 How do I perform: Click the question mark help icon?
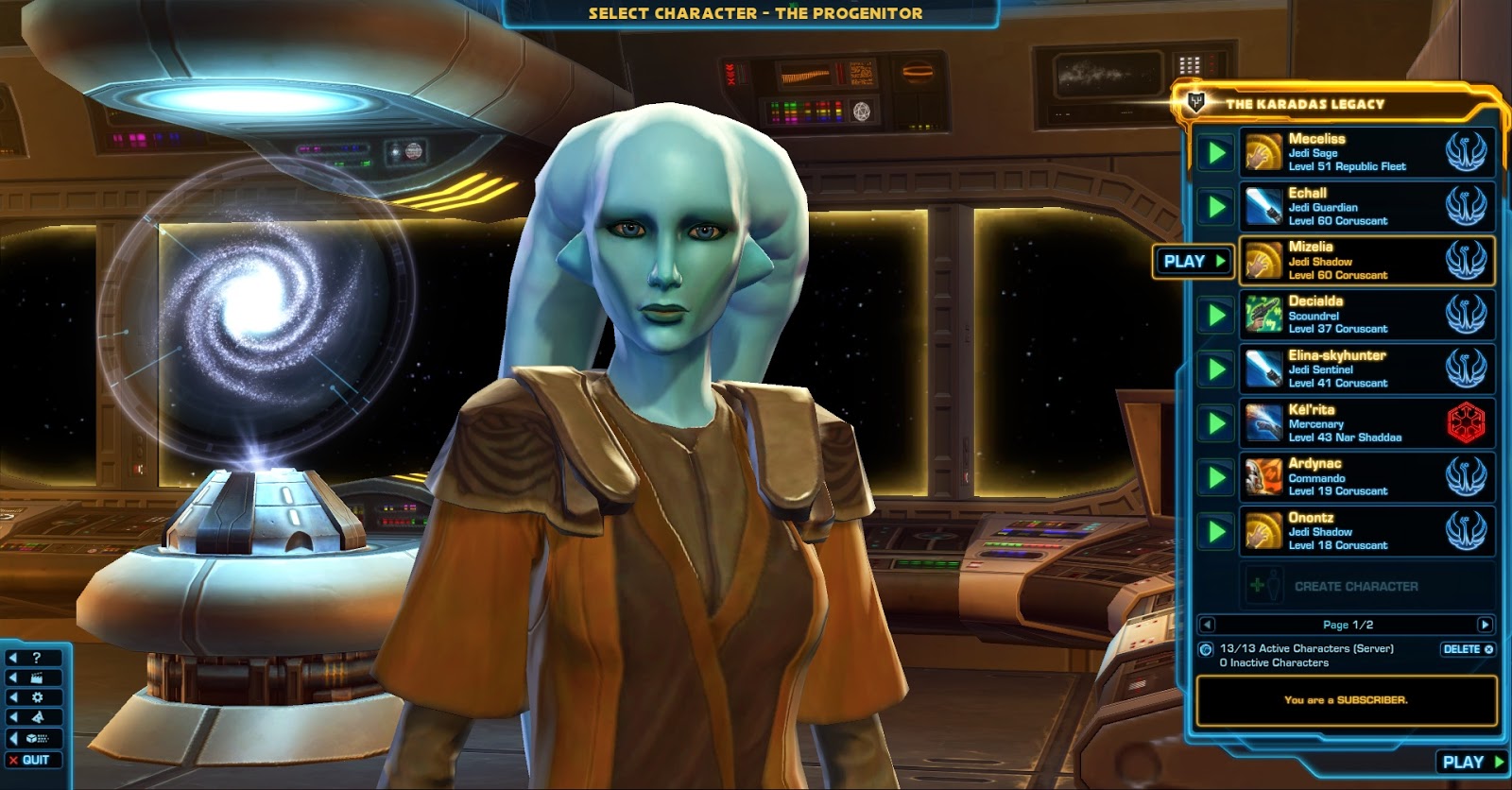point(36,658)
